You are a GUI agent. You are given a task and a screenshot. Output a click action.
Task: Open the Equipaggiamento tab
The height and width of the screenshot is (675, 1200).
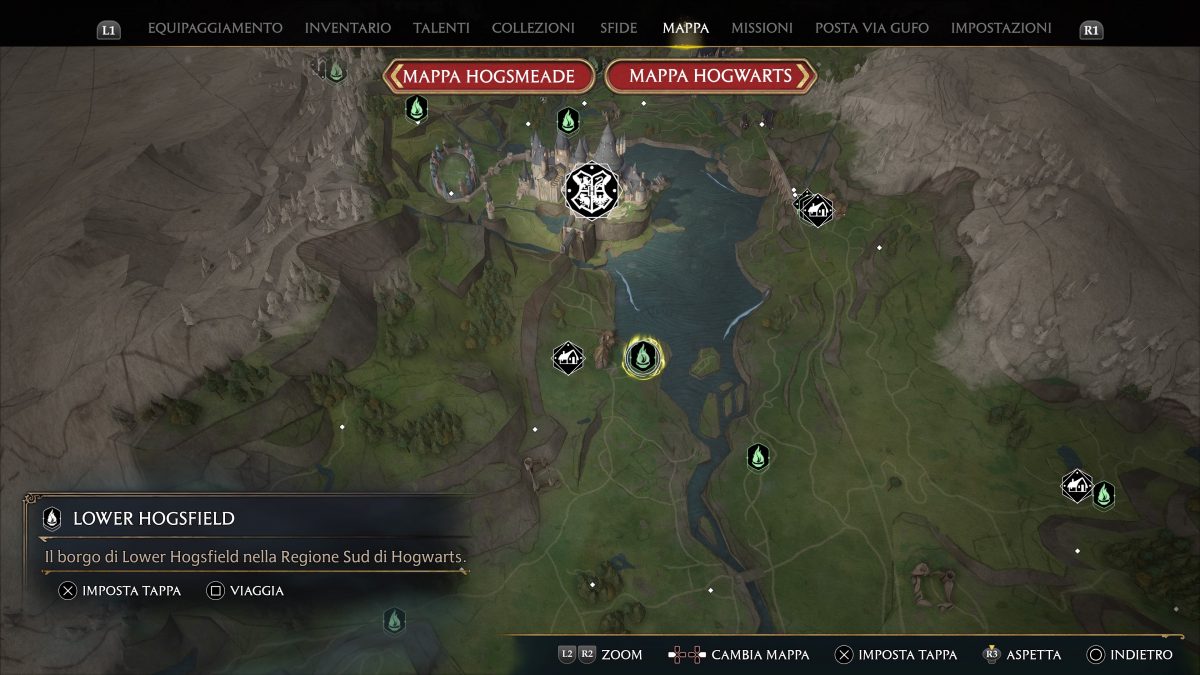215,28
